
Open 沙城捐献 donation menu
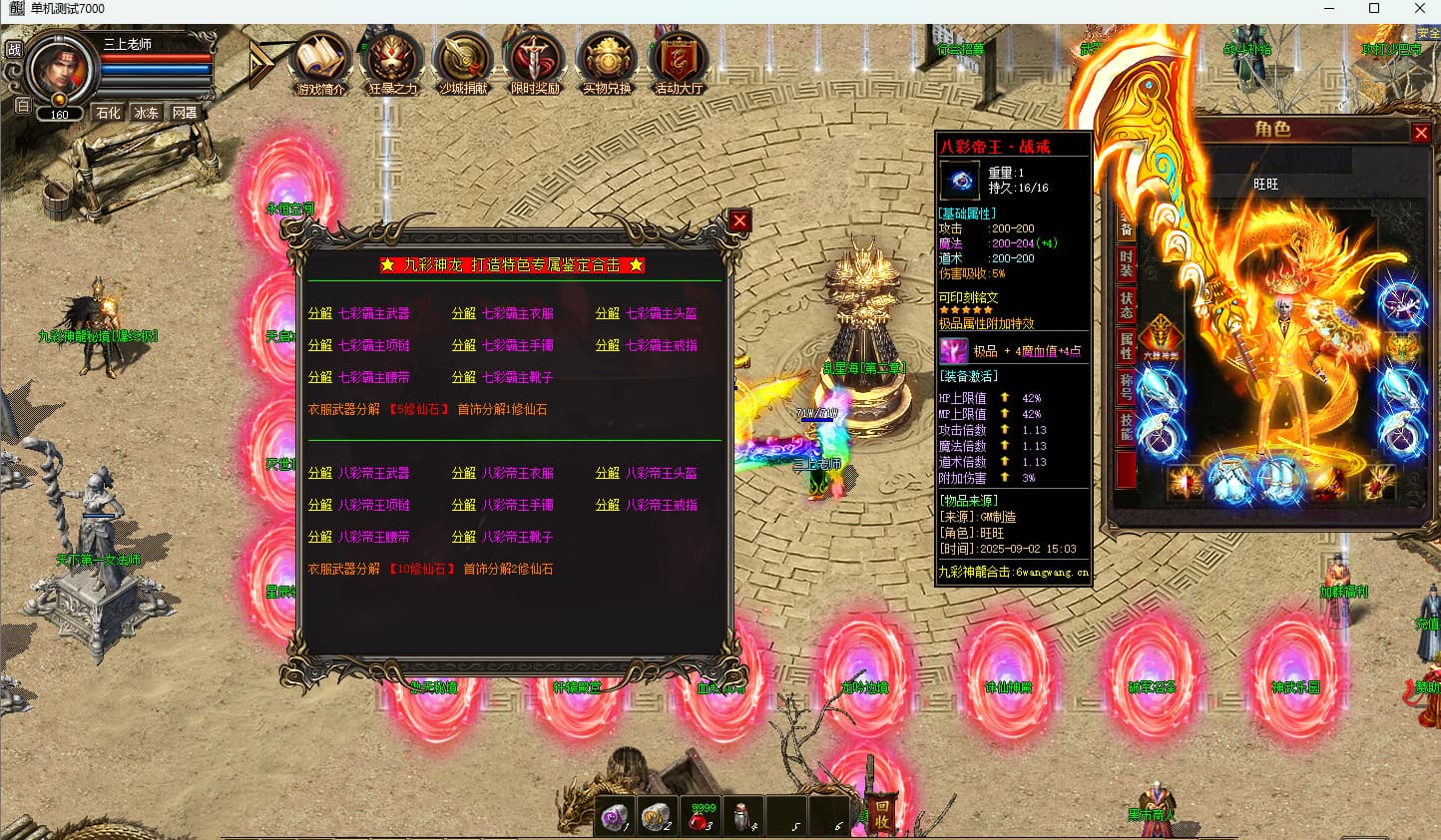(x=463, y=64)
